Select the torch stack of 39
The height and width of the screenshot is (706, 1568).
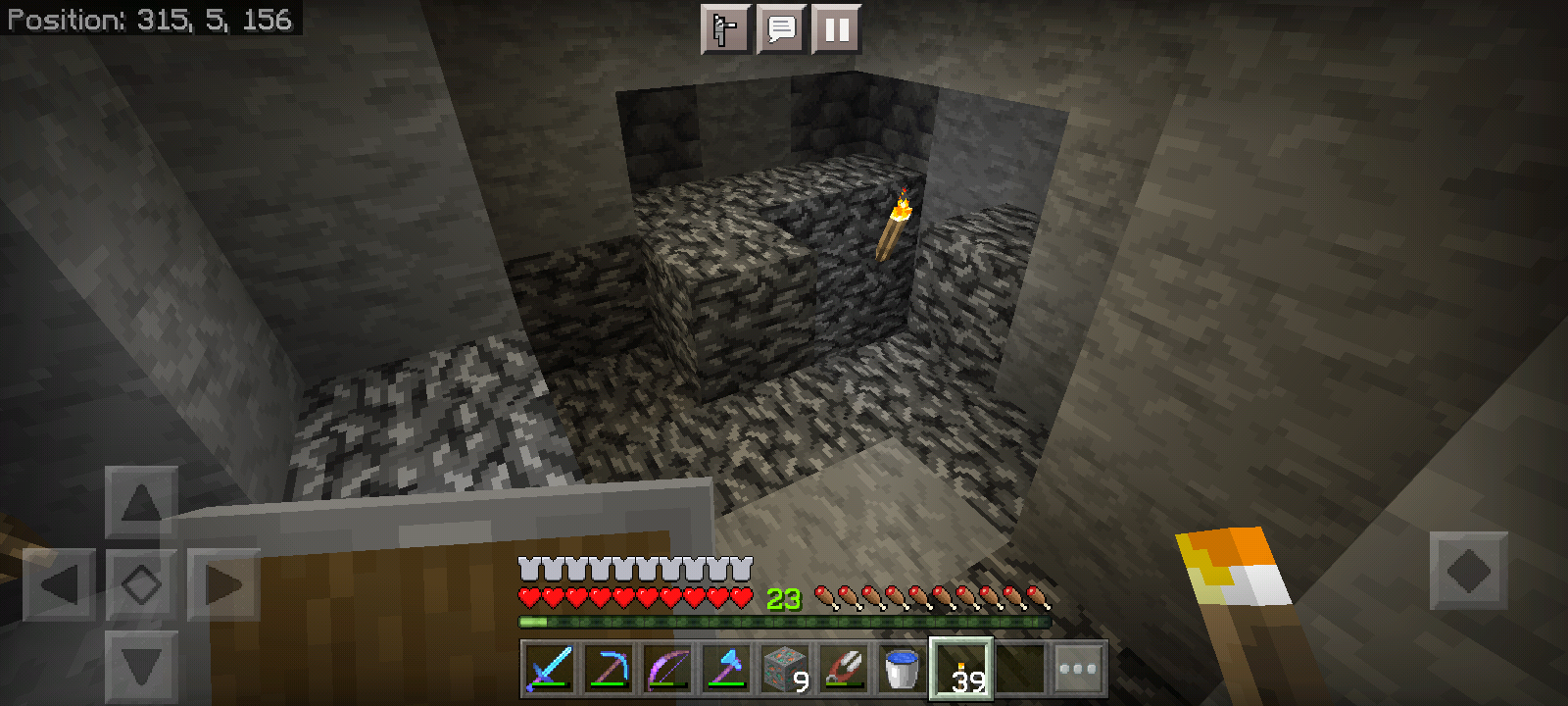tap(961, 670)
